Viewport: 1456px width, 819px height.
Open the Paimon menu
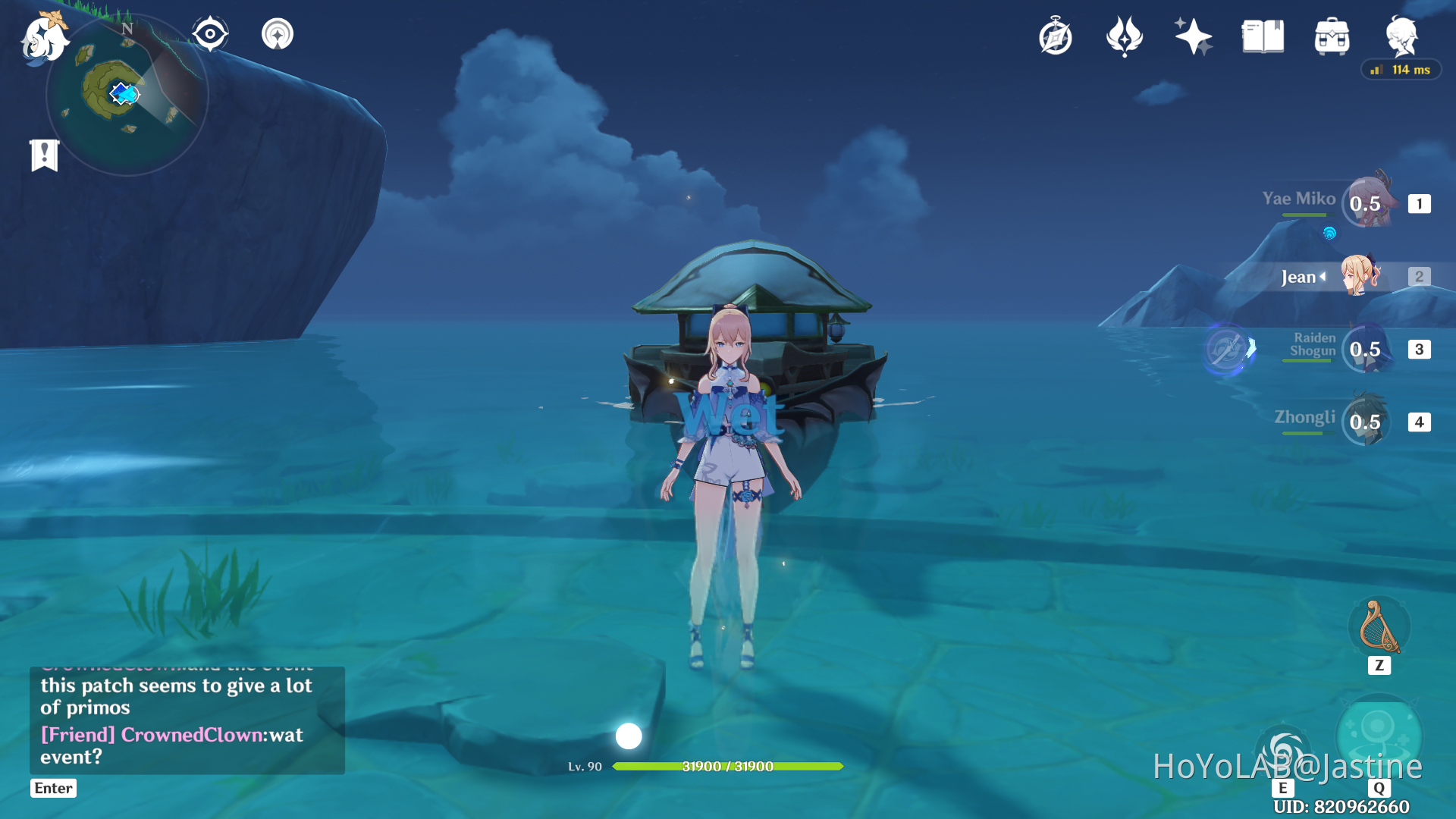[x=43, y=39]
